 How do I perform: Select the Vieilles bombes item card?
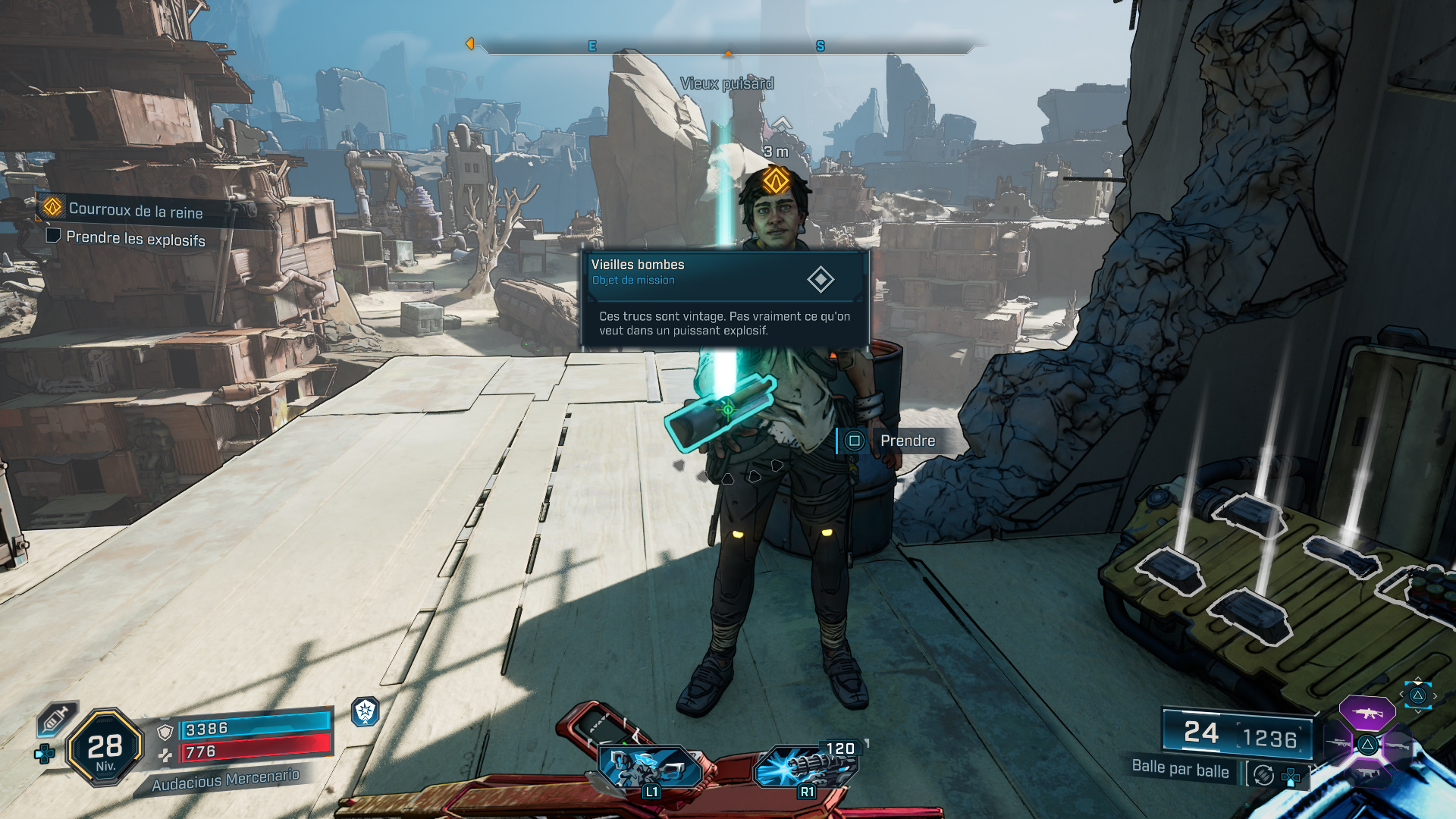[x=724, y=298]
